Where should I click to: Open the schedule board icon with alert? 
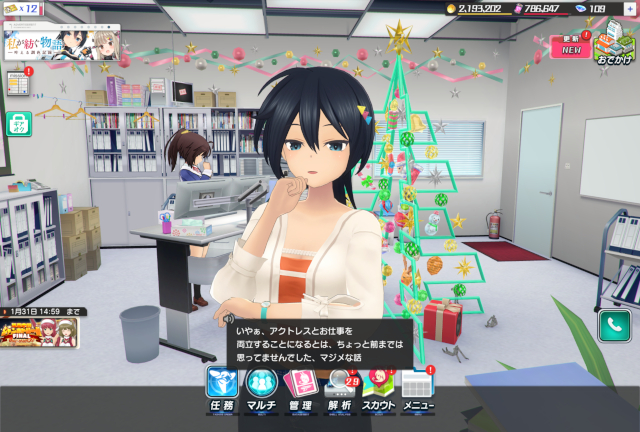point(18,81)
